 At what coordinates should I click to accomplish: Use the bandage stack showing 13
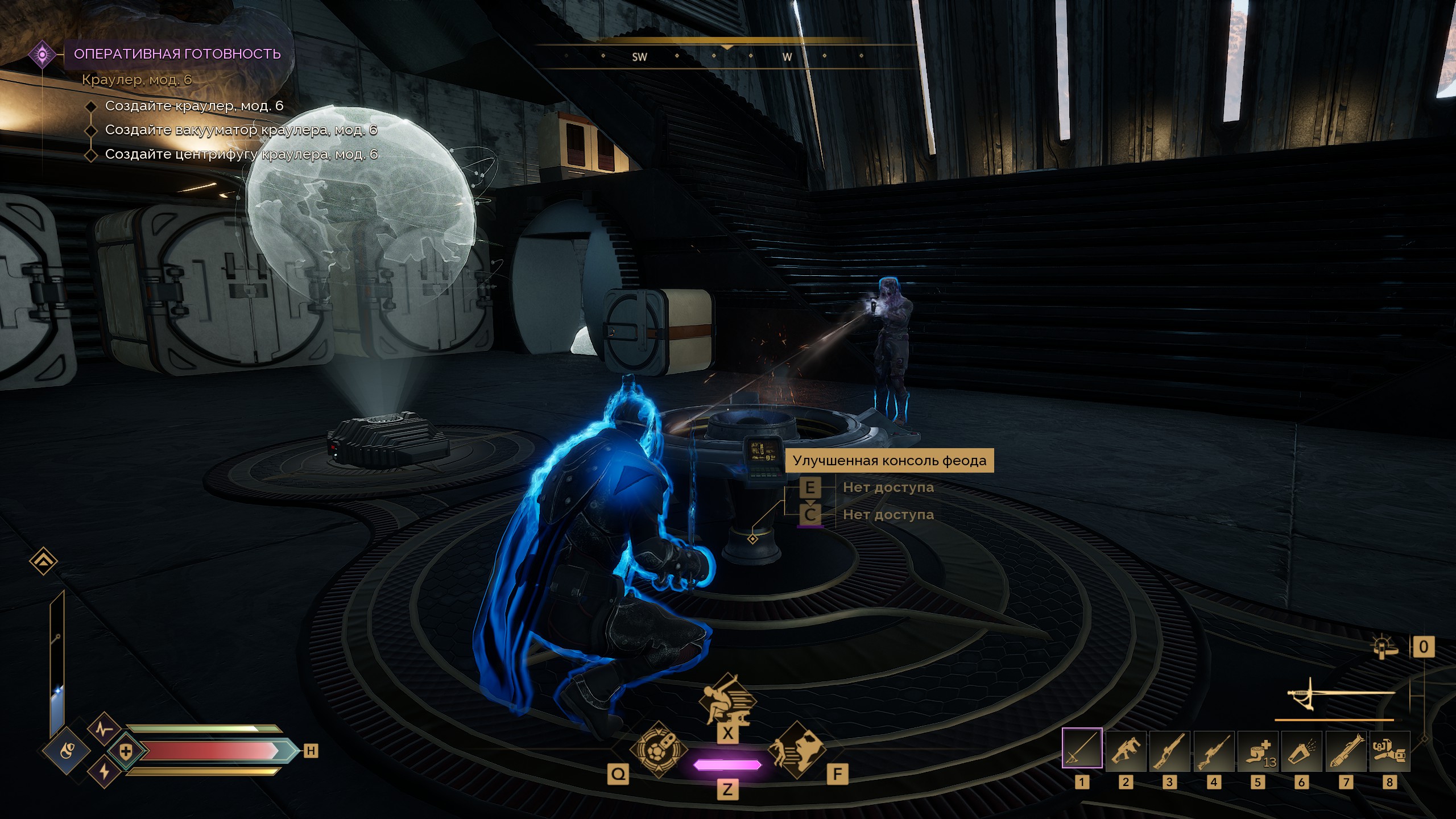(1258, 750)
